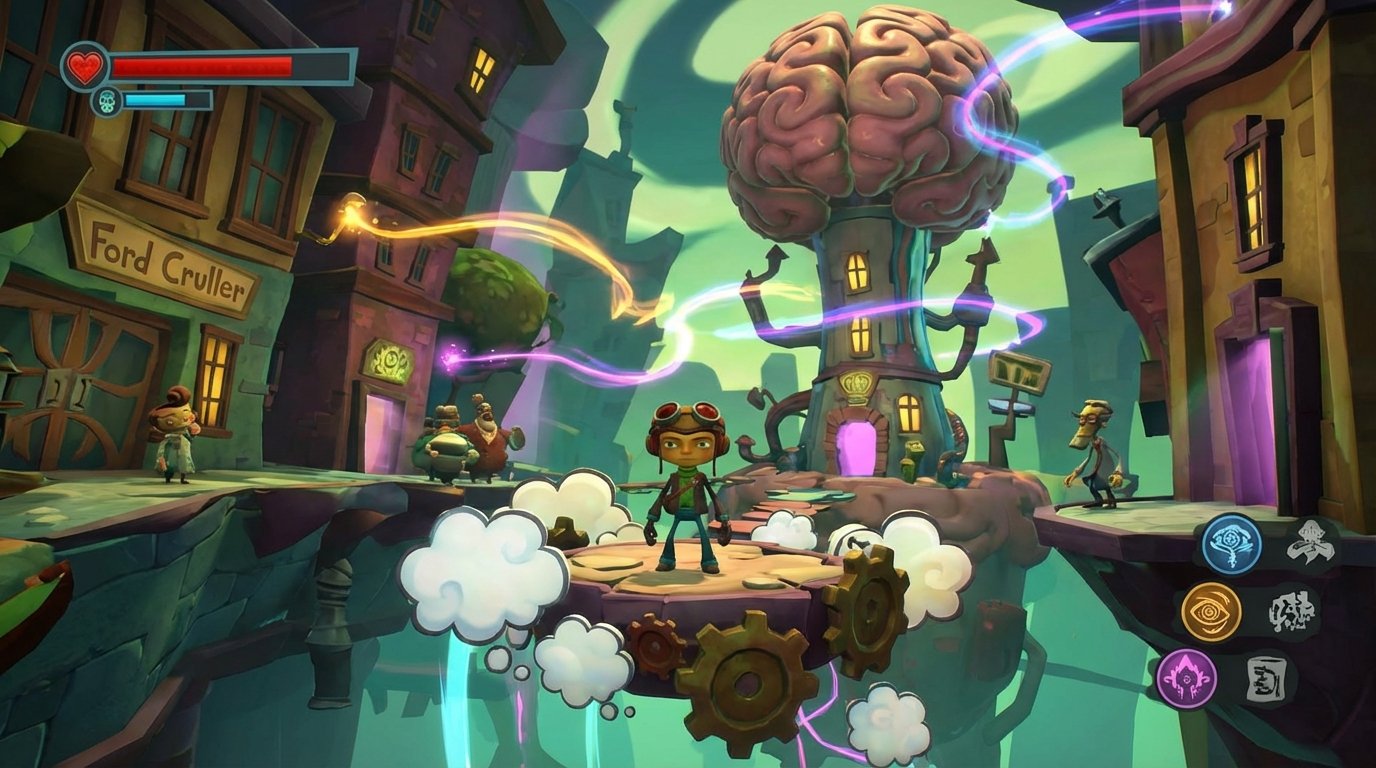Use the purple flame psychic power
The image size is (1376, 768).
[x=1186, y=679]
